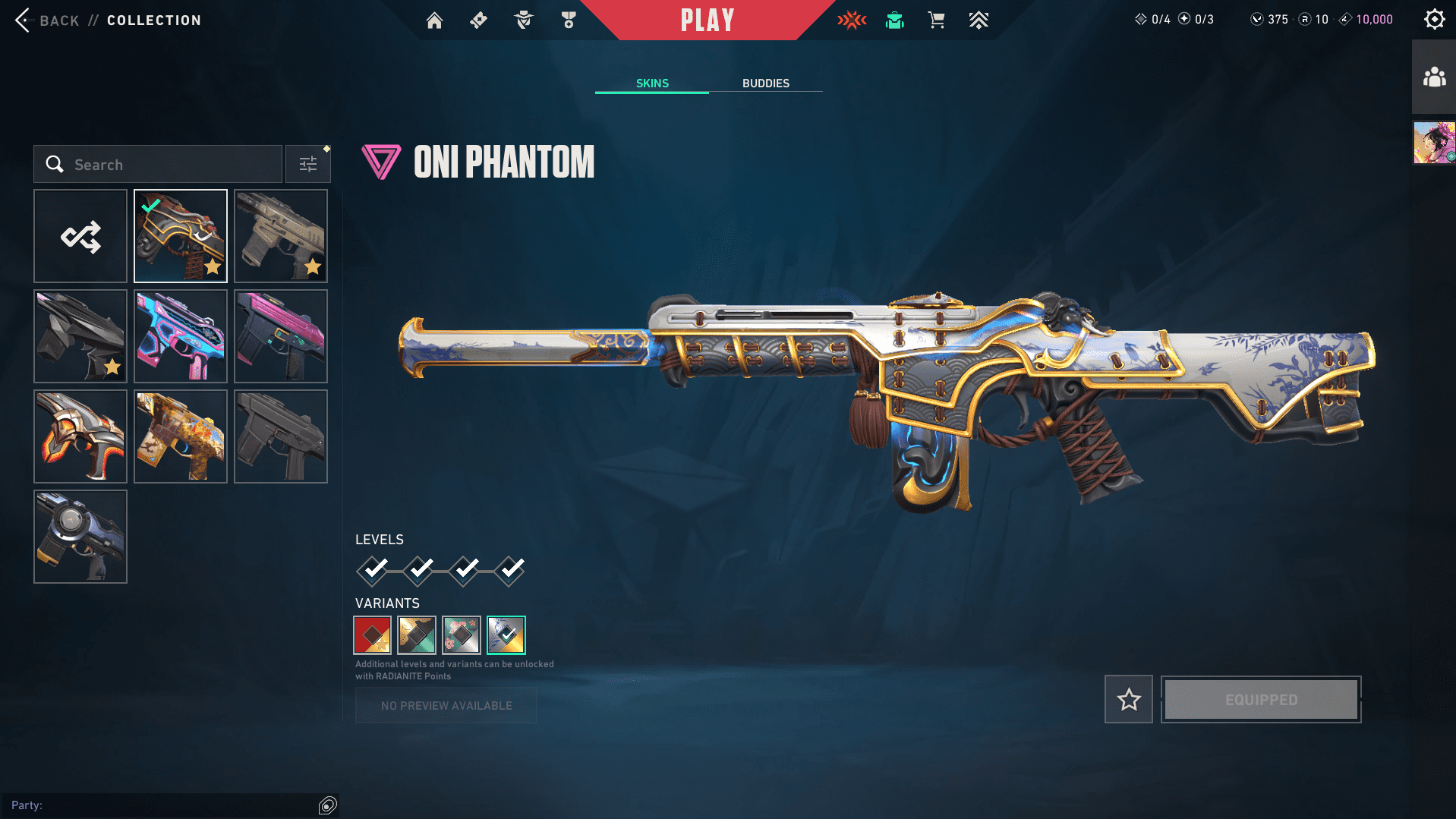Toggle the favorite star button
The height and width of the screenshot is (819, 1456).
pos(1129,699)
